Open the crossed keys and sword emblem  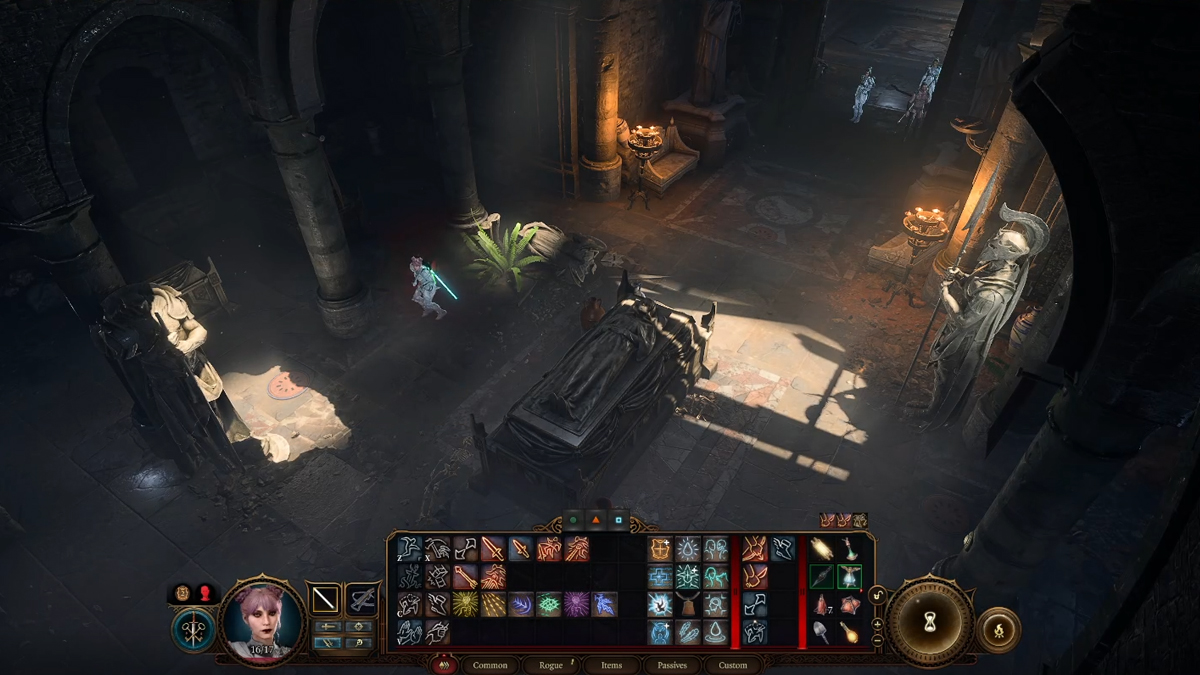click(192, 631)
